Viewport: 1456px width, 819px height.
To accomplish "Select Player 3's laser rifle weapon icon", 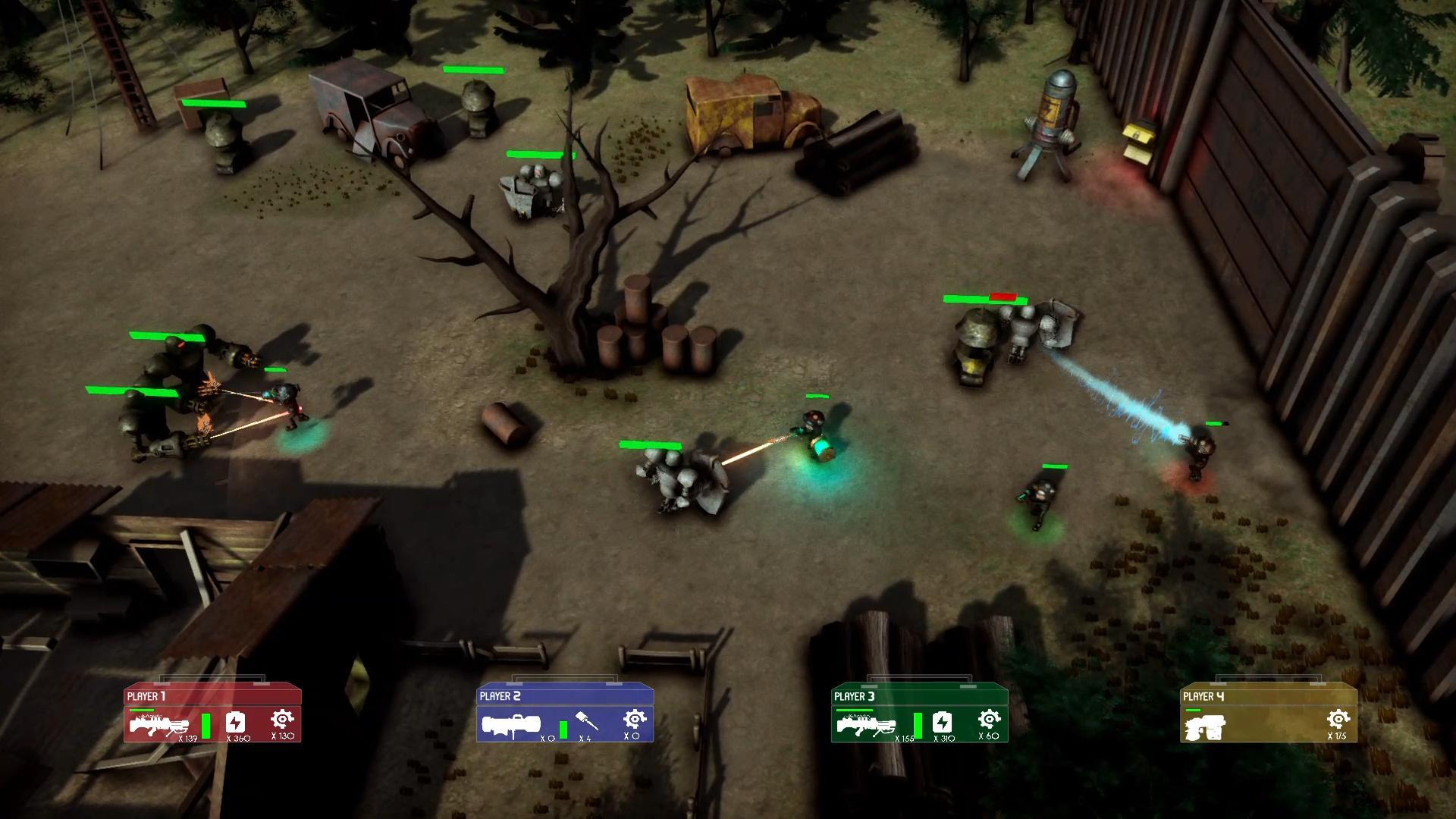I will point(864,726).
